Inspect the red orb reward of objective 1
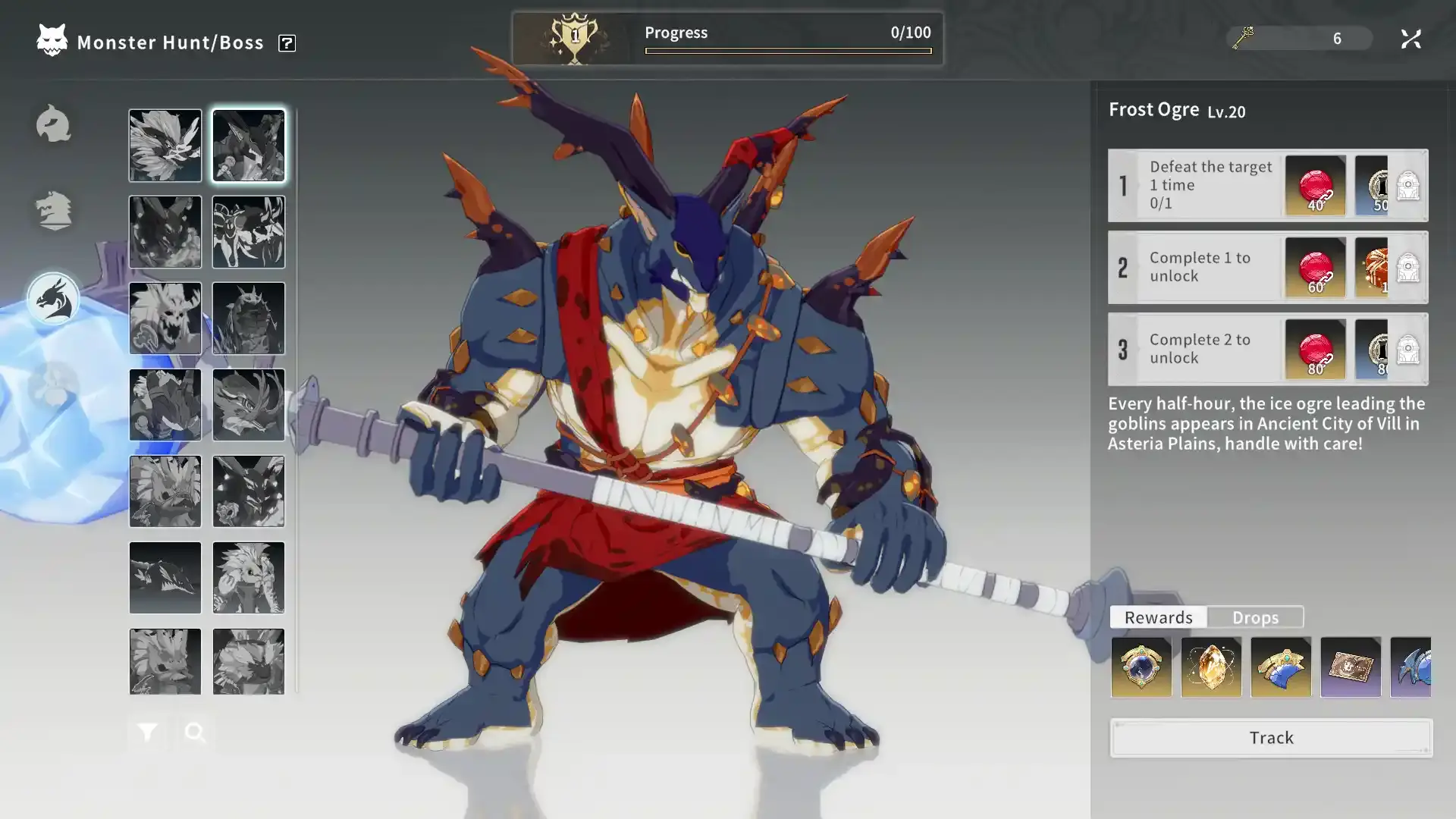The width and height of the screenshot is (1456, 819). tap(1315, 186)
